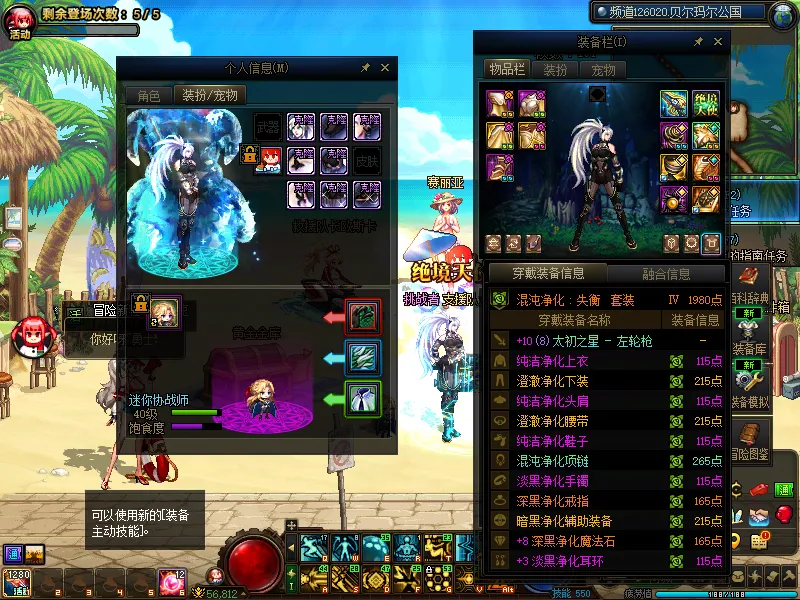800x600 pixels.
Task: Select the 装扮/宠物 tab
Action: (209, 96)
